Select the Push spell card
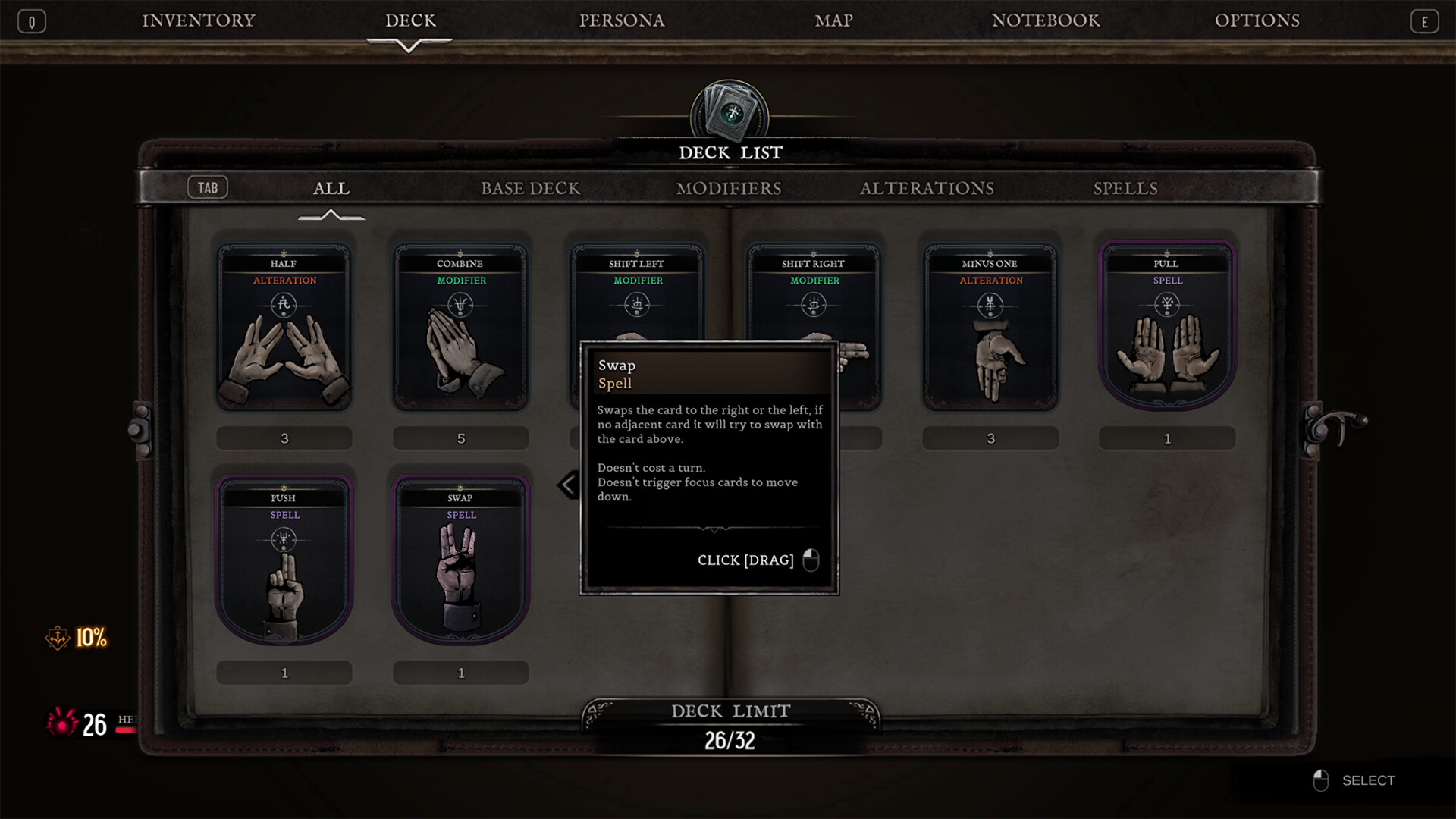The width and height of the screenshot is (1456, 819). click(x=284, y=563)
